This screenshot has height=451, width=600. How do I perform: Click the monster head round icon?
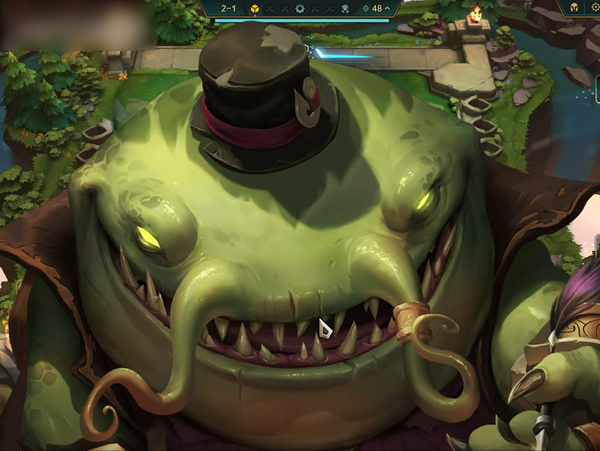345,8
